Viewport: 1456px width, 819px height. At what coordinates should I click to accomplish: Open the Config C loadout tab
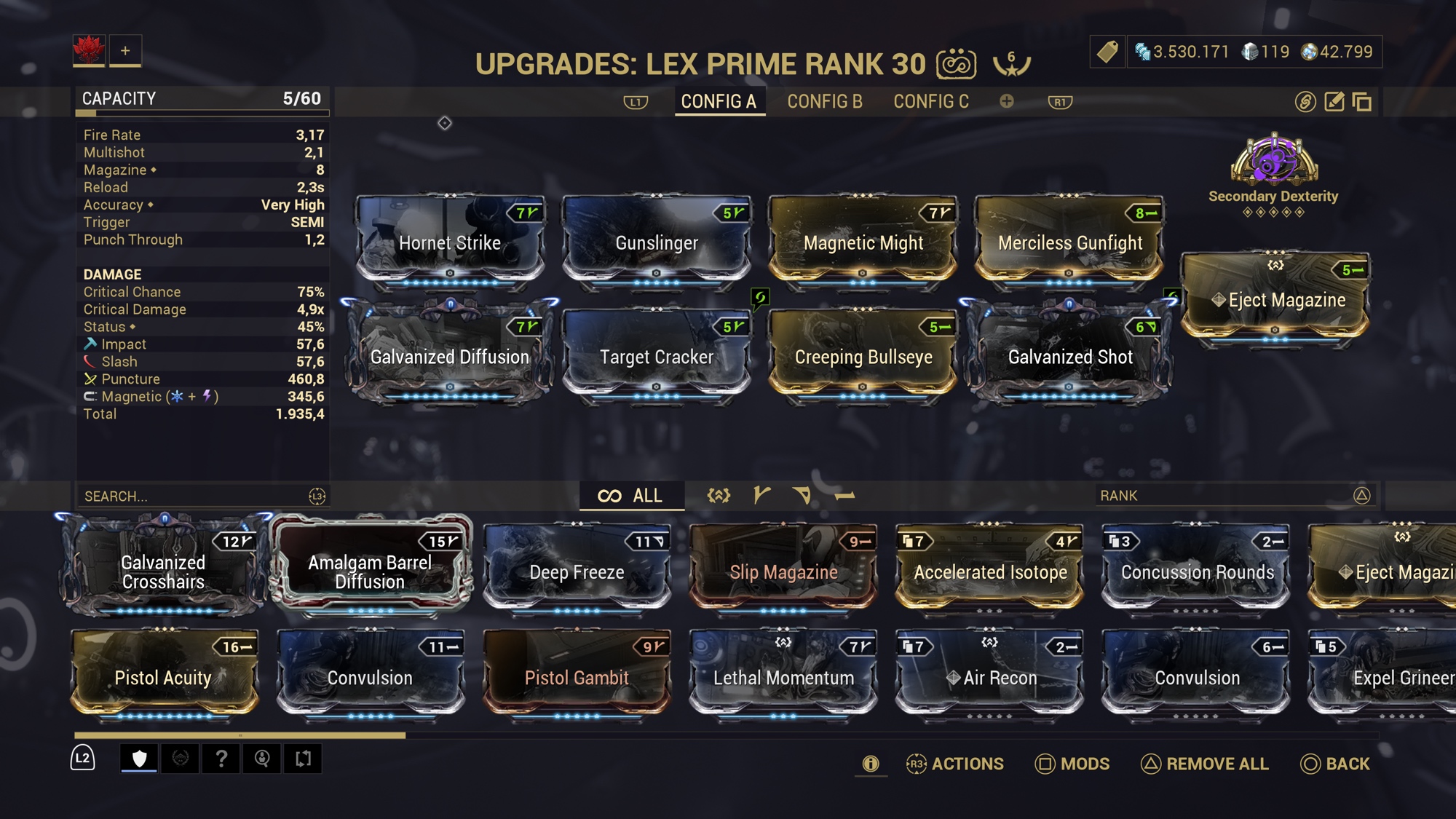tap(931, 102)
